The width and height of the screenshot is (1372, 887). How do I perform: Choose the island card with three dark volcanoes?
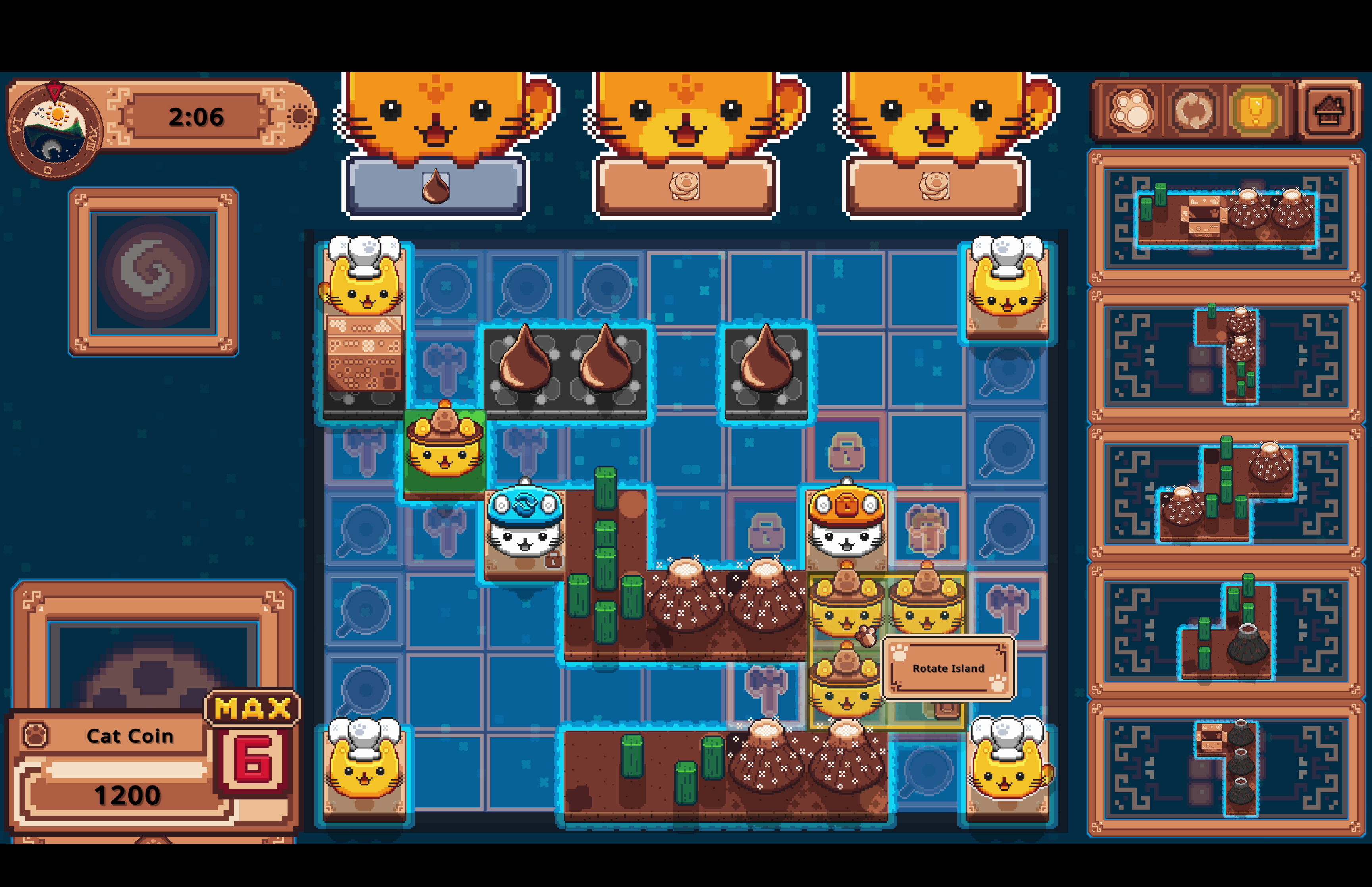pos(1225,768)
